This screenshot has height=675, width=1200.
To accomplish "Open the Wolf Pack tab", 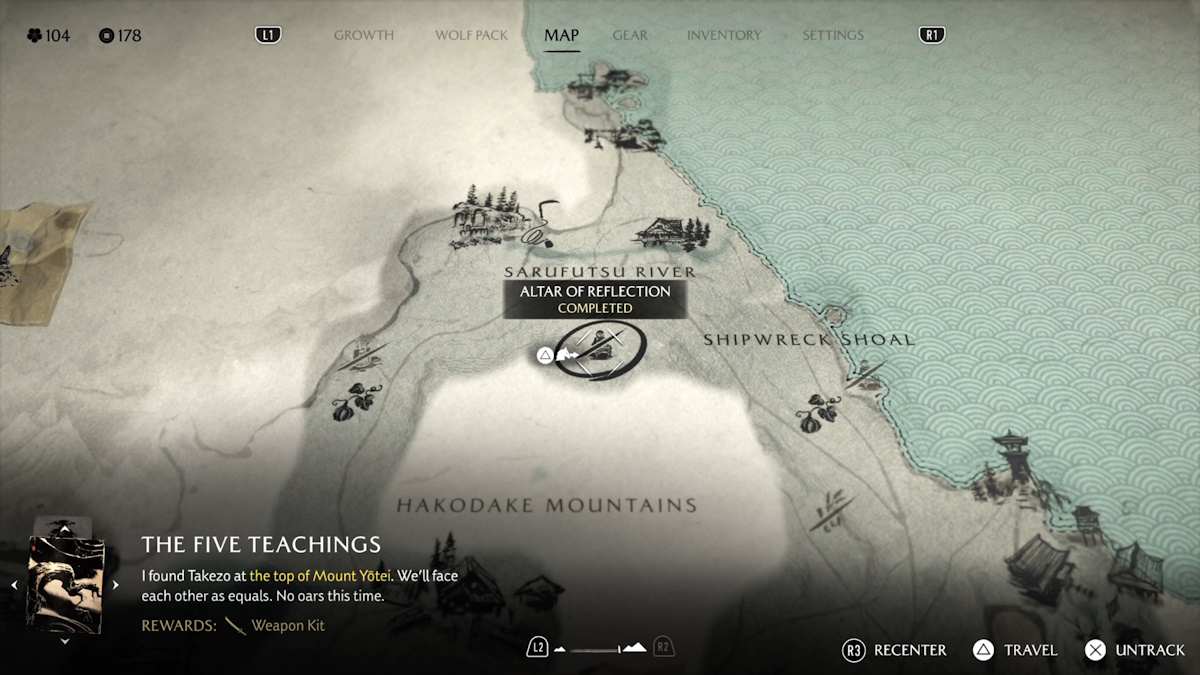I will [x=472, y=35].
